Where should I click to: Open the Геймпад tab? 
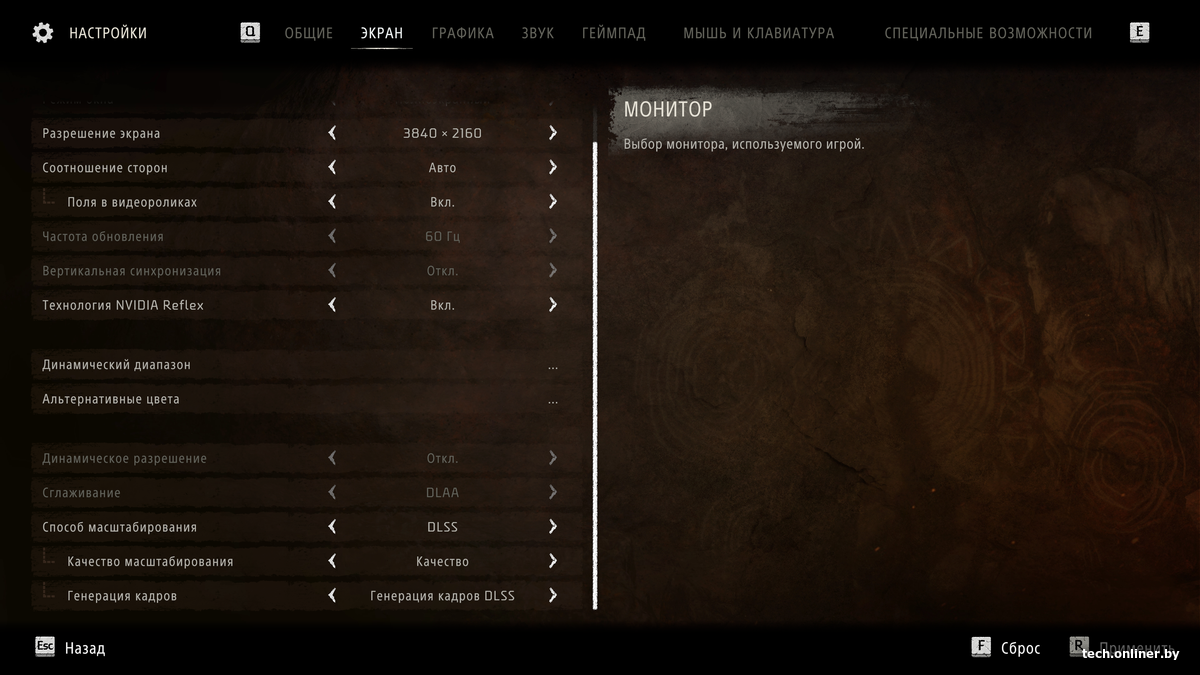click(614, 33)
